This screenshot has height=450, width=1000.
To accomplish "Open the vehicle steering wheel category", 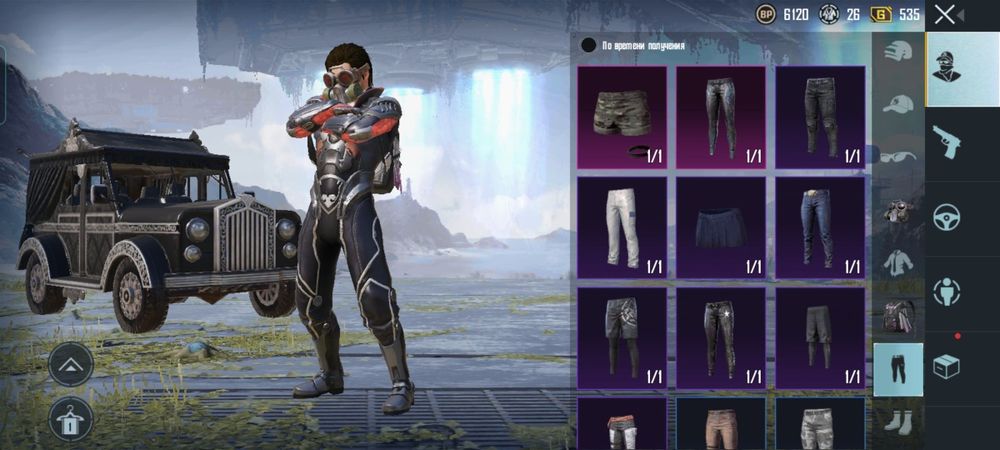I will click(x=946, y=217).
